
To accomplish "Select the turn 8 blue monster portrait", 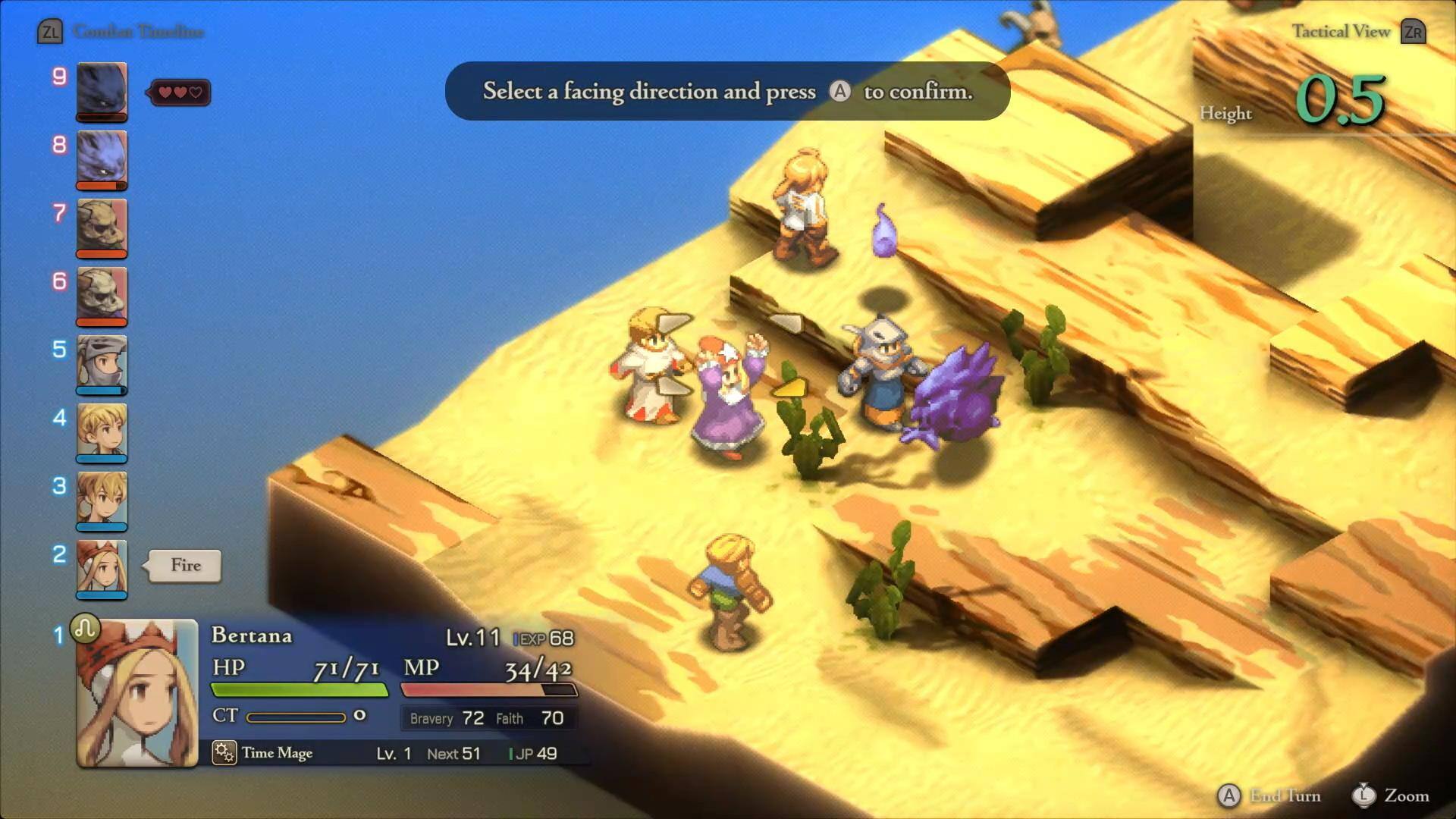I will (102, 159).
